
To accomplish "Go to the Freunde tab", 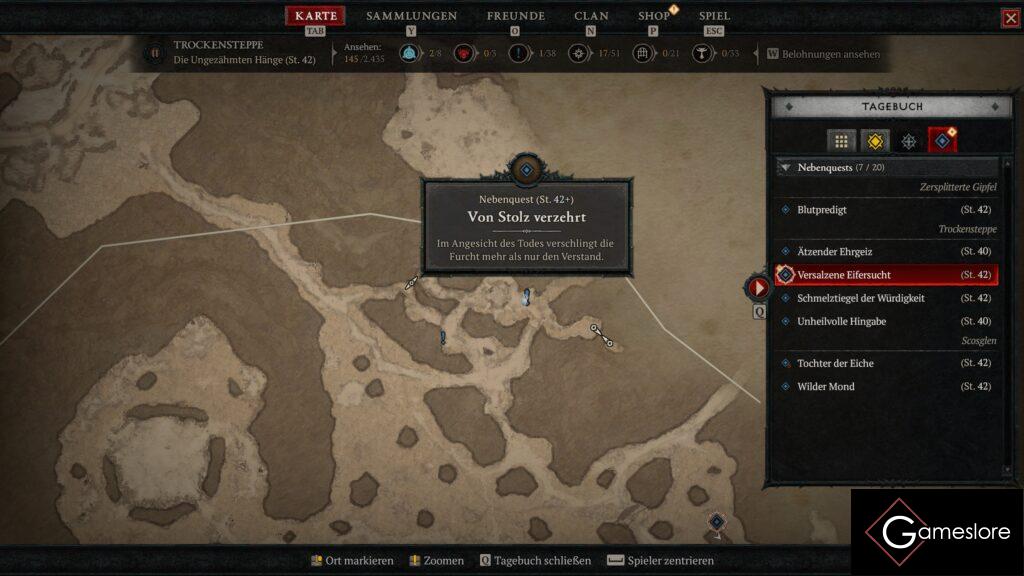I will [515, 16].
